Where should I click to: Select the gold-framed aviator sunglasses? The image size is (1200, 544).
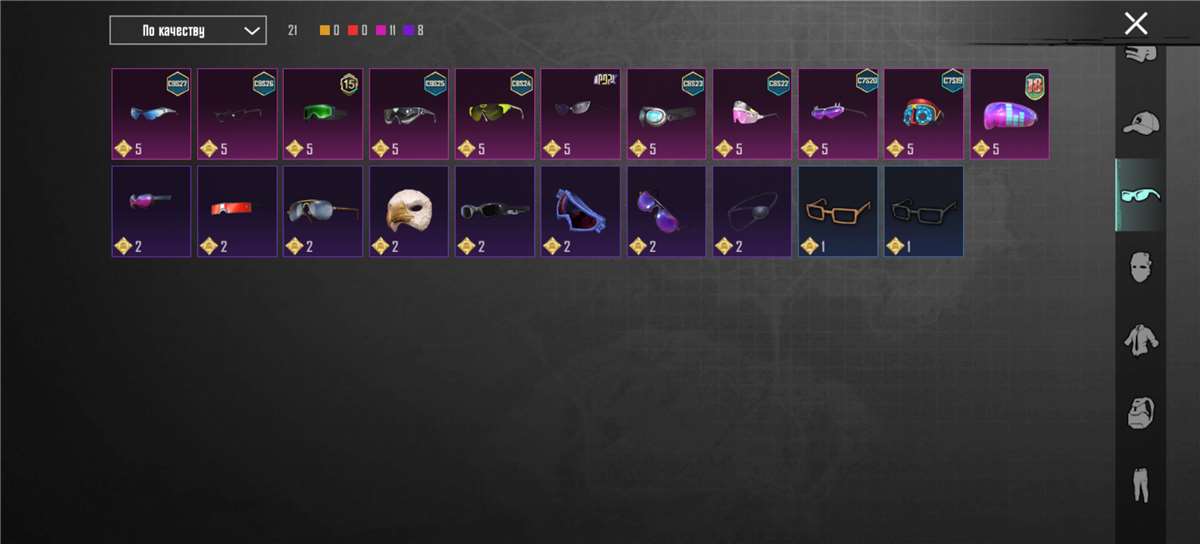coord(323,211)
